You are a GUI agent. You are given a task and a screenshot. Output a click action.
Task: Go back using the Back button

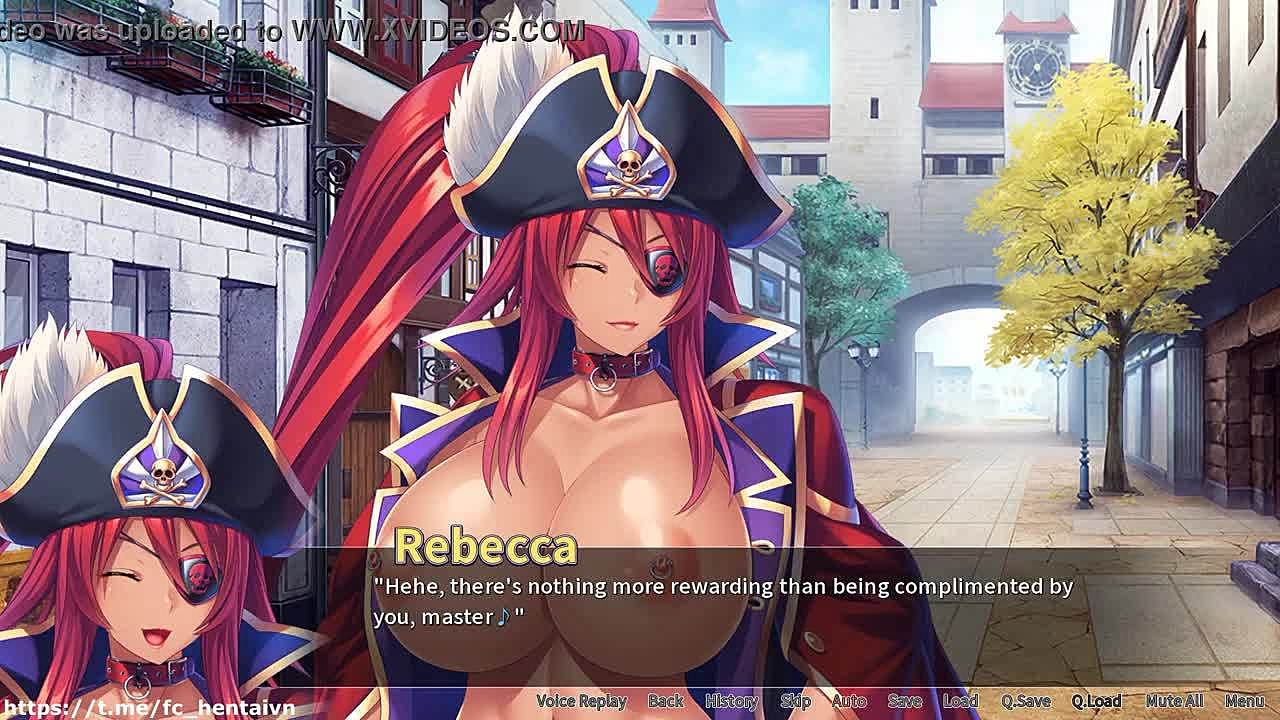point(665,701)
